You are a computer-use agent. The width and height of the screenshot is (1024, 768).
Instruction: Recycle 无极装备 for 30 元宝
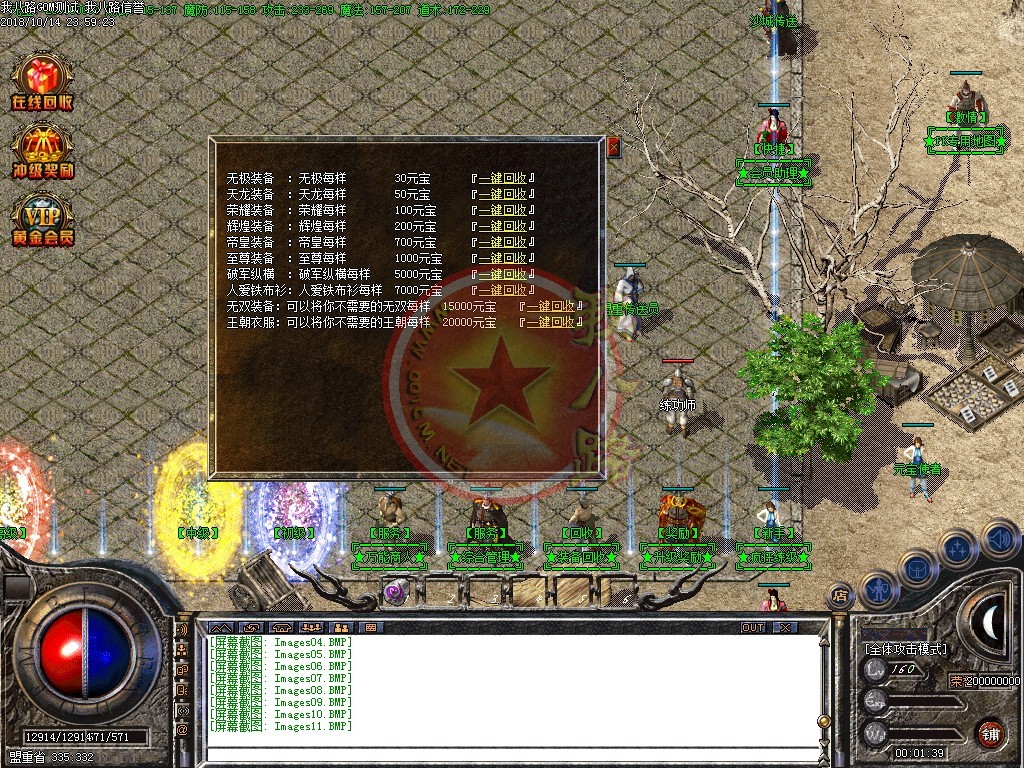(x=502, y=179)
